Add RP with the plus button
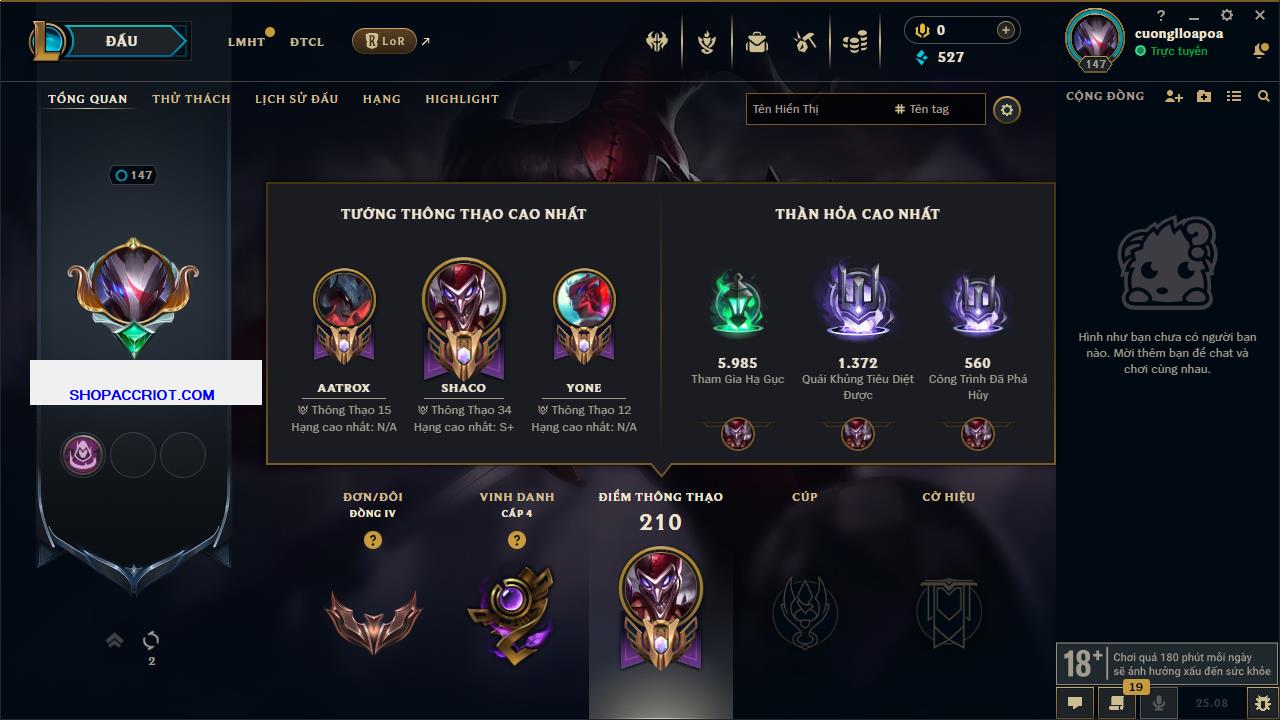This screenshot has height=720, width=1280. tap(1005, 31)
